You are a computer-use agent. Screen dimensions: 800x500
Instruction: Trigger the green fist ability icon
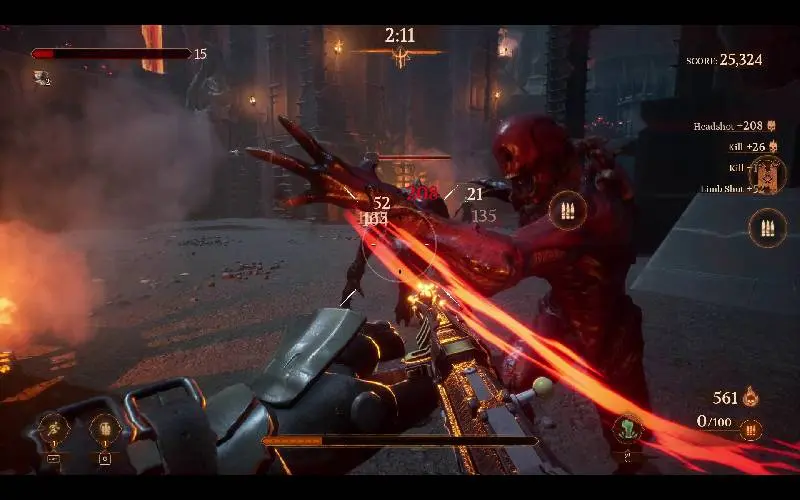628,429
